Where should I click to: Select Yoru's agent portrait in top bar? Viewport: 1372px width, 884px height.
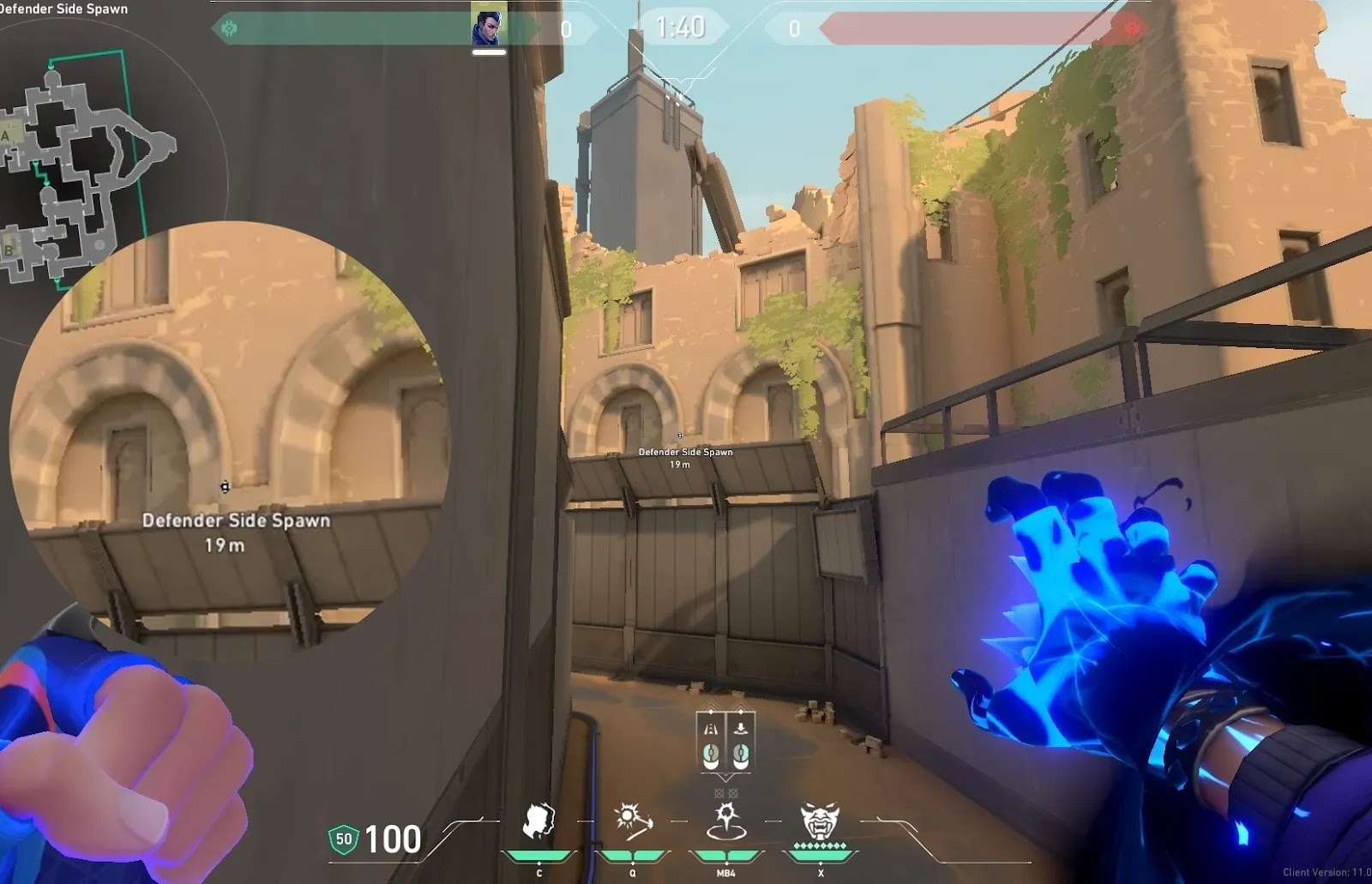[488, 27]
